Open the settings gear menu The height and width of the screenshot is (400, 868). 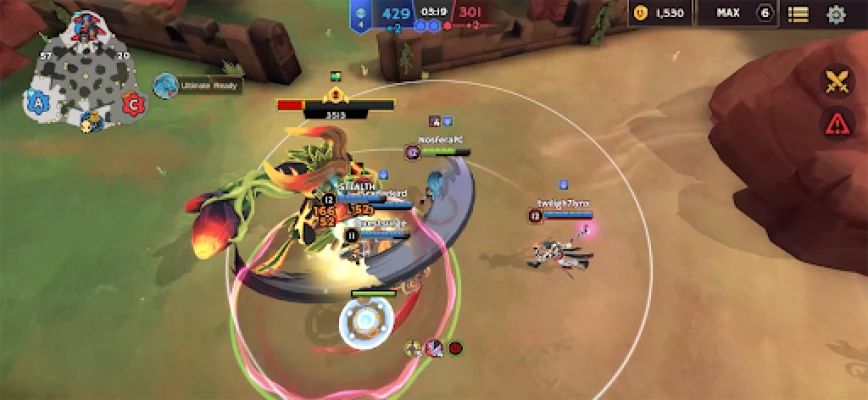tap(836, 14)
